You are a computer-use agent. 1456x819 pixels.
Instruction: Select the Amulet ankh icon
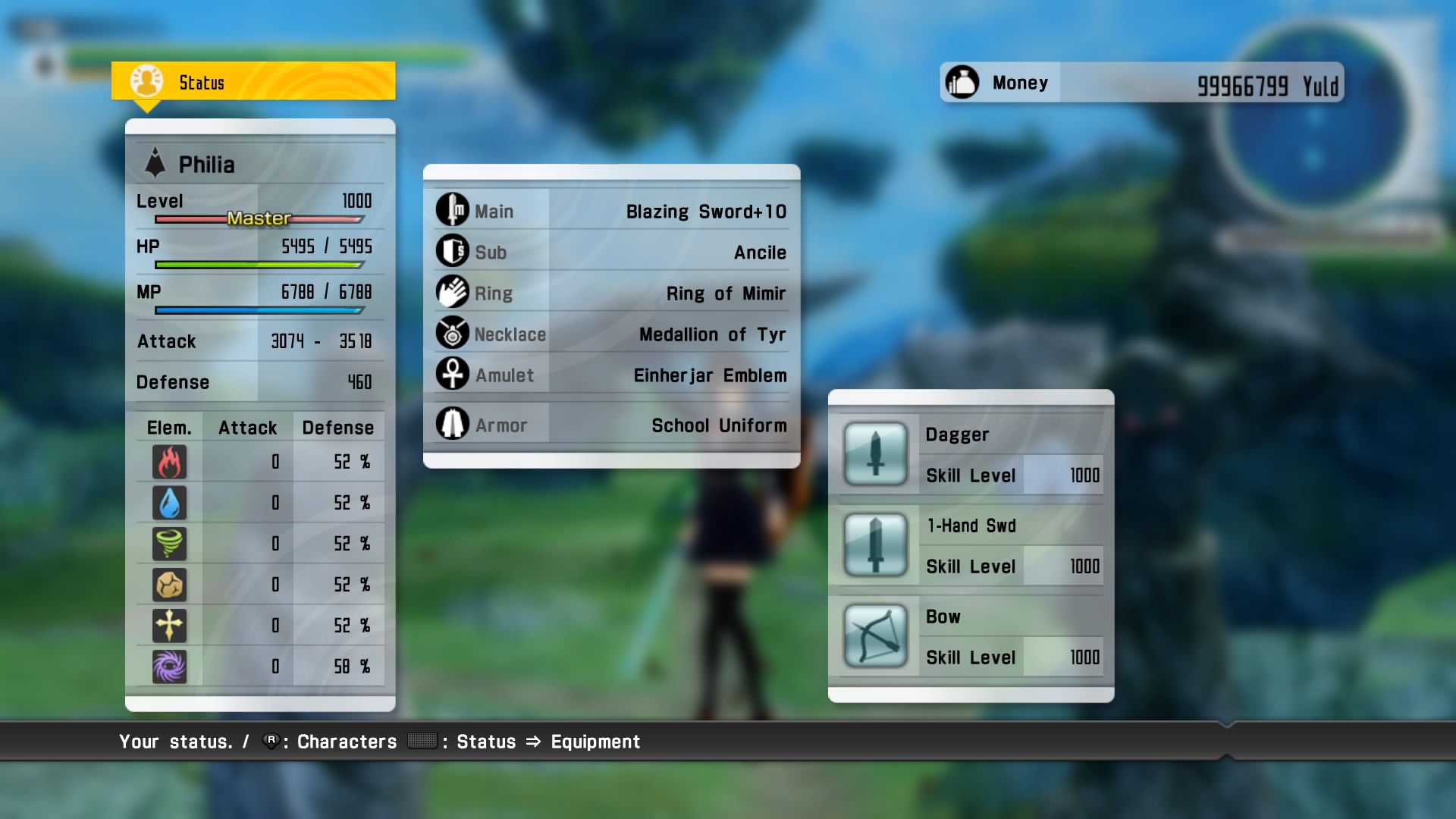453,375
